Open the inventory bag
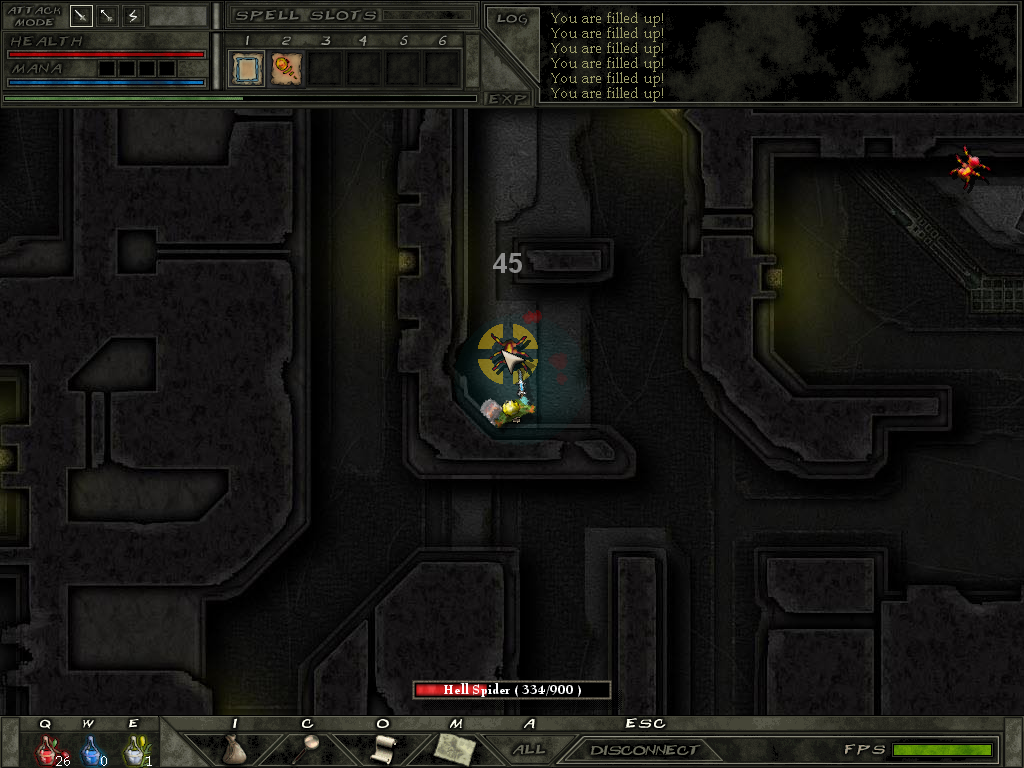The height and width of the screenshot is (768, 1024). pyautogui.click(x=234, y=749)
